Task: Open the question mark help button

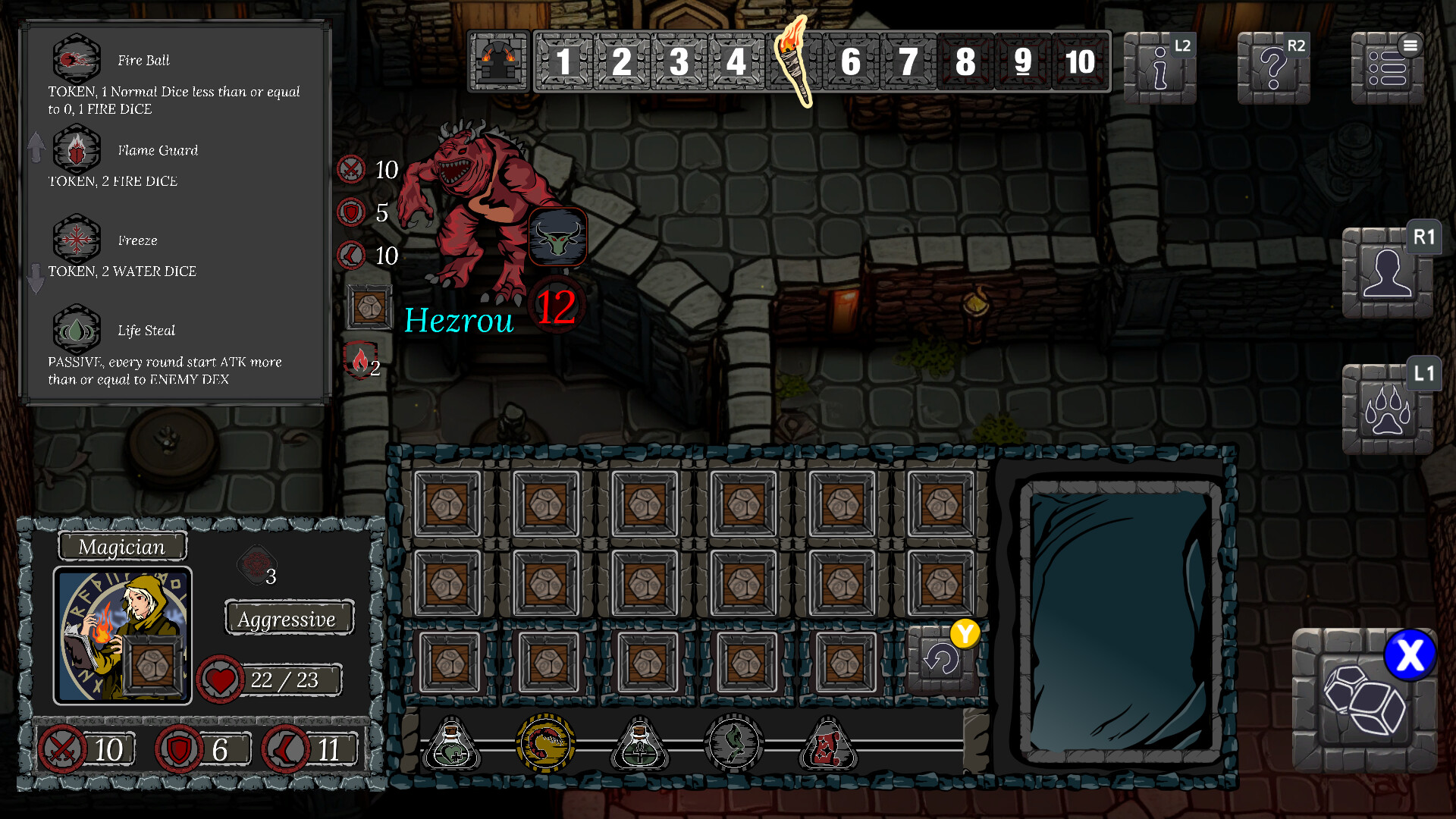Action: click(1273, 67)
